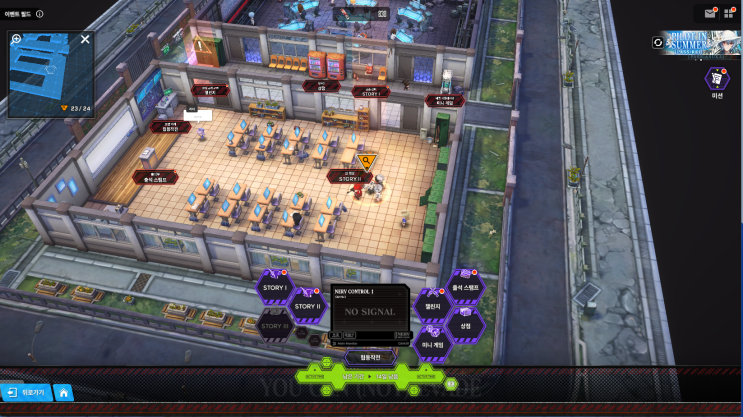Enter the 상점 shop hexagon
Screen dimensions: 743x417
click(x=465, y=325)
